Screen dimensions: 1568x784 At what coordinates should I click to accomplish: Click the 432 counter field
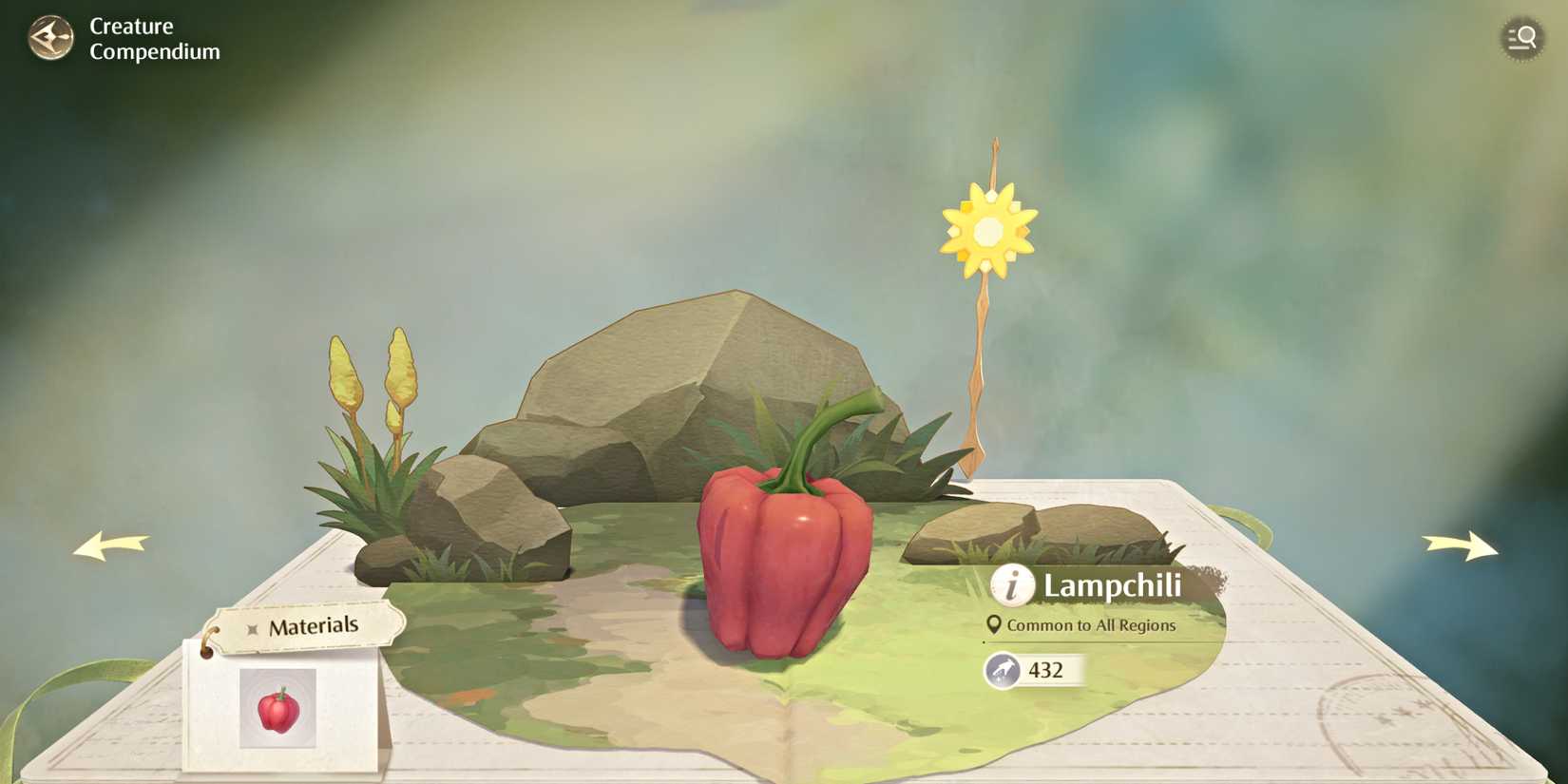coord(1045,669)
